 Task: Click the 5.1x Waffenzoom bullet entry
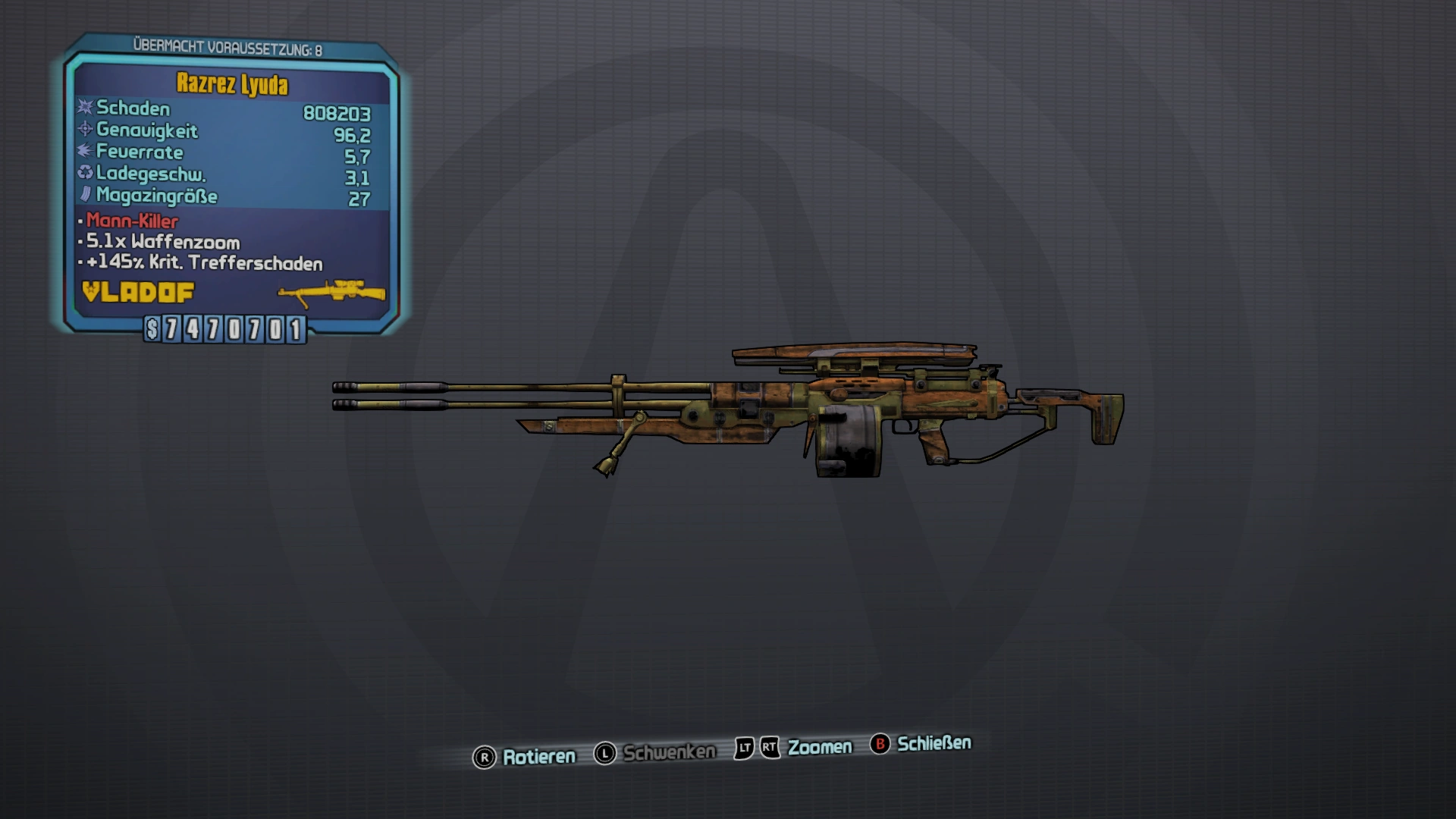pyautogui.click(x=163, y=243)
